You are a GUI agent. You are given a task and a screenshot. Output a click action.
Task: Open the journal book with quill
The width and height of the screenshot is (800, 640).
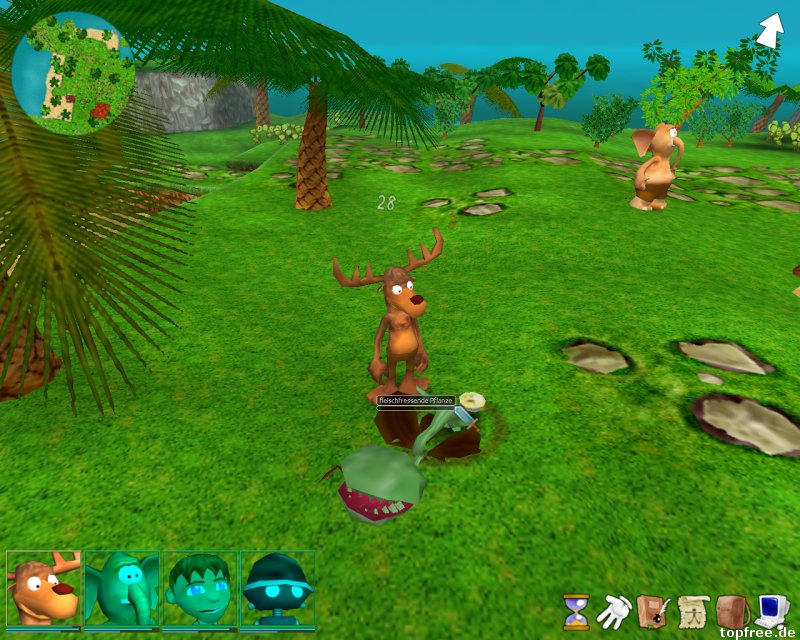[652, 610]
